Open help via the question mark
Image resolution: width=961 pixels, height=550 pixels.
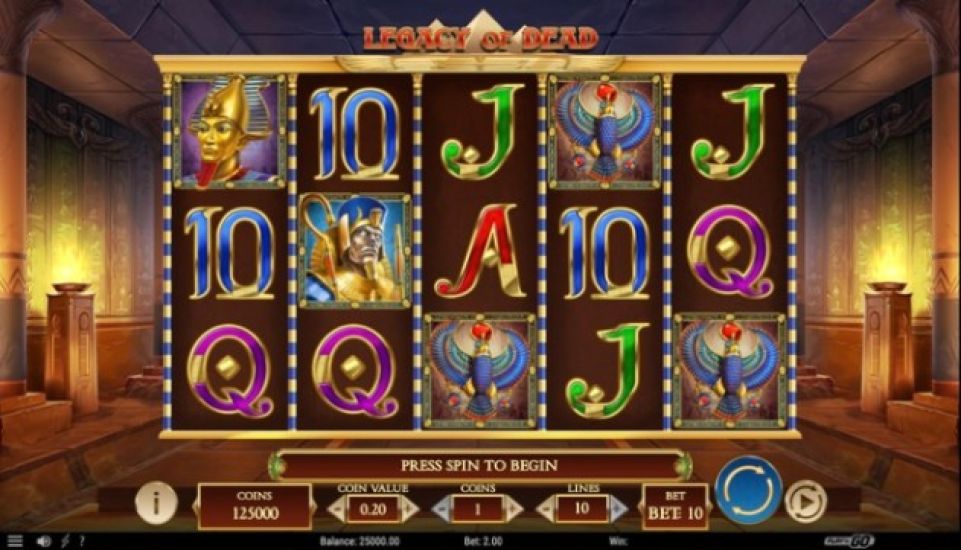[82, 541]
